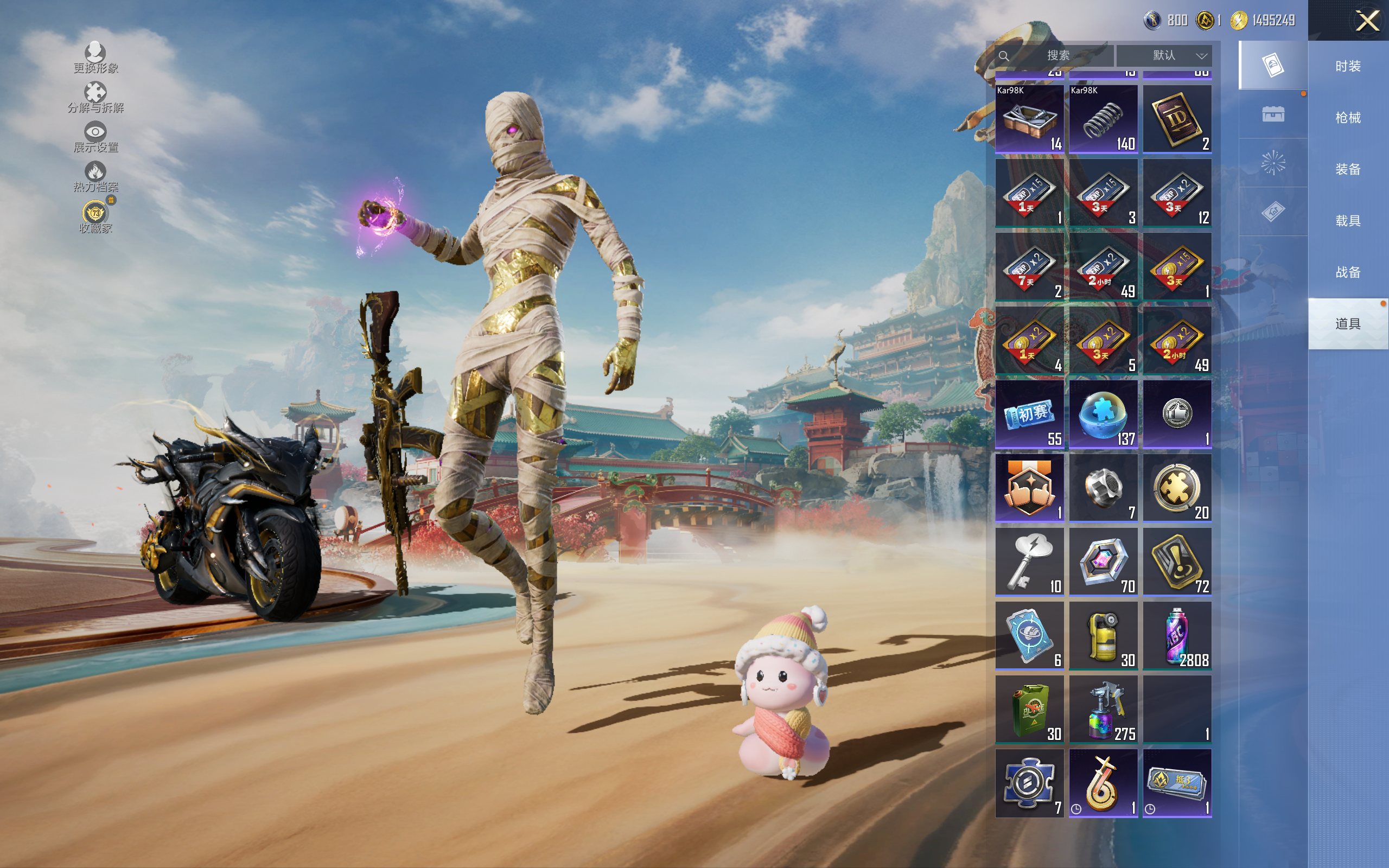Select the spray can item with 2808

click(1177, 635)
